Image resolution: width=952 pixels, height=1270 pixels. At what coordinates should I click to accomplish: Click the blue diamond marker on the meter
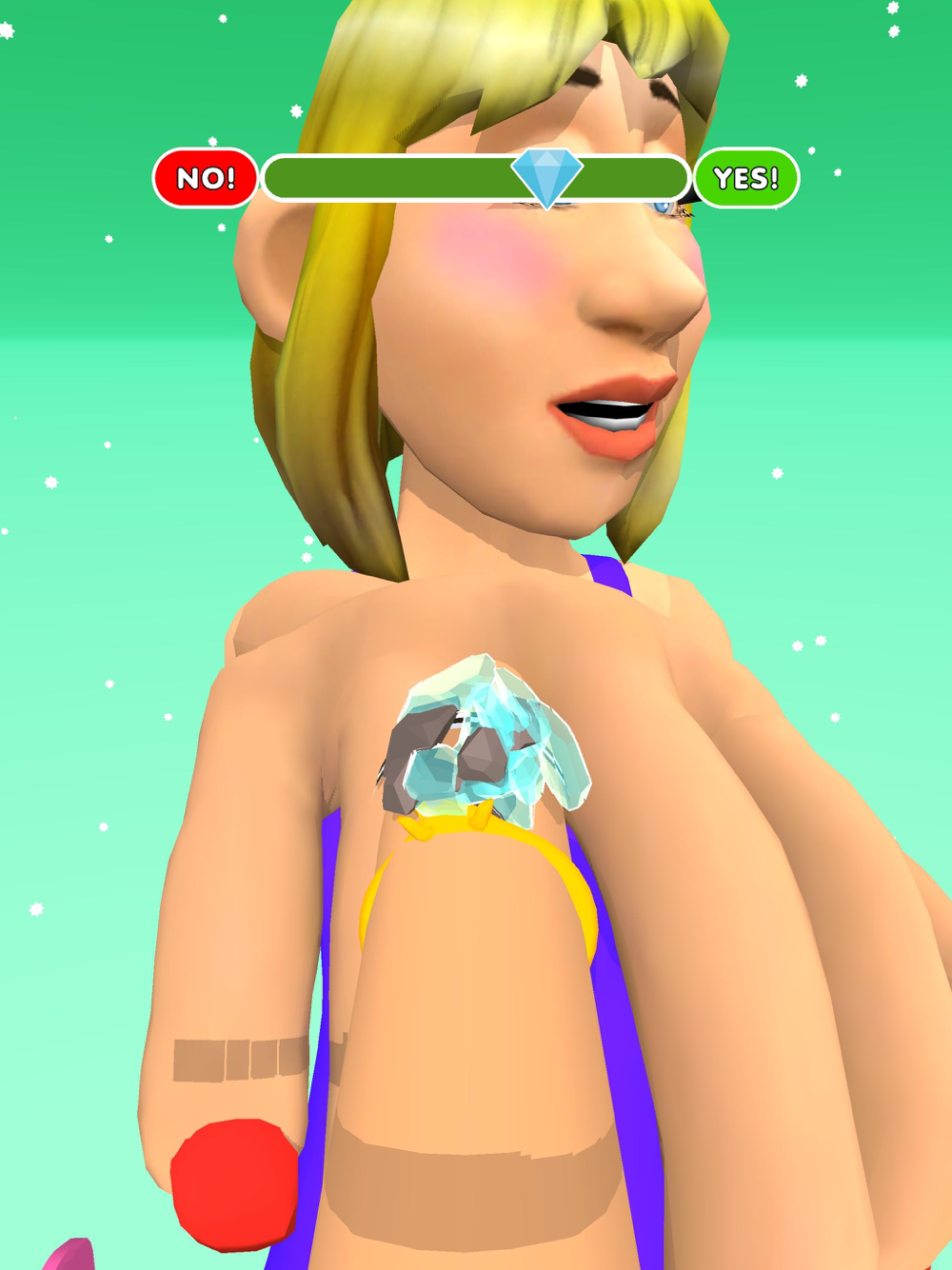pos(546,175)
